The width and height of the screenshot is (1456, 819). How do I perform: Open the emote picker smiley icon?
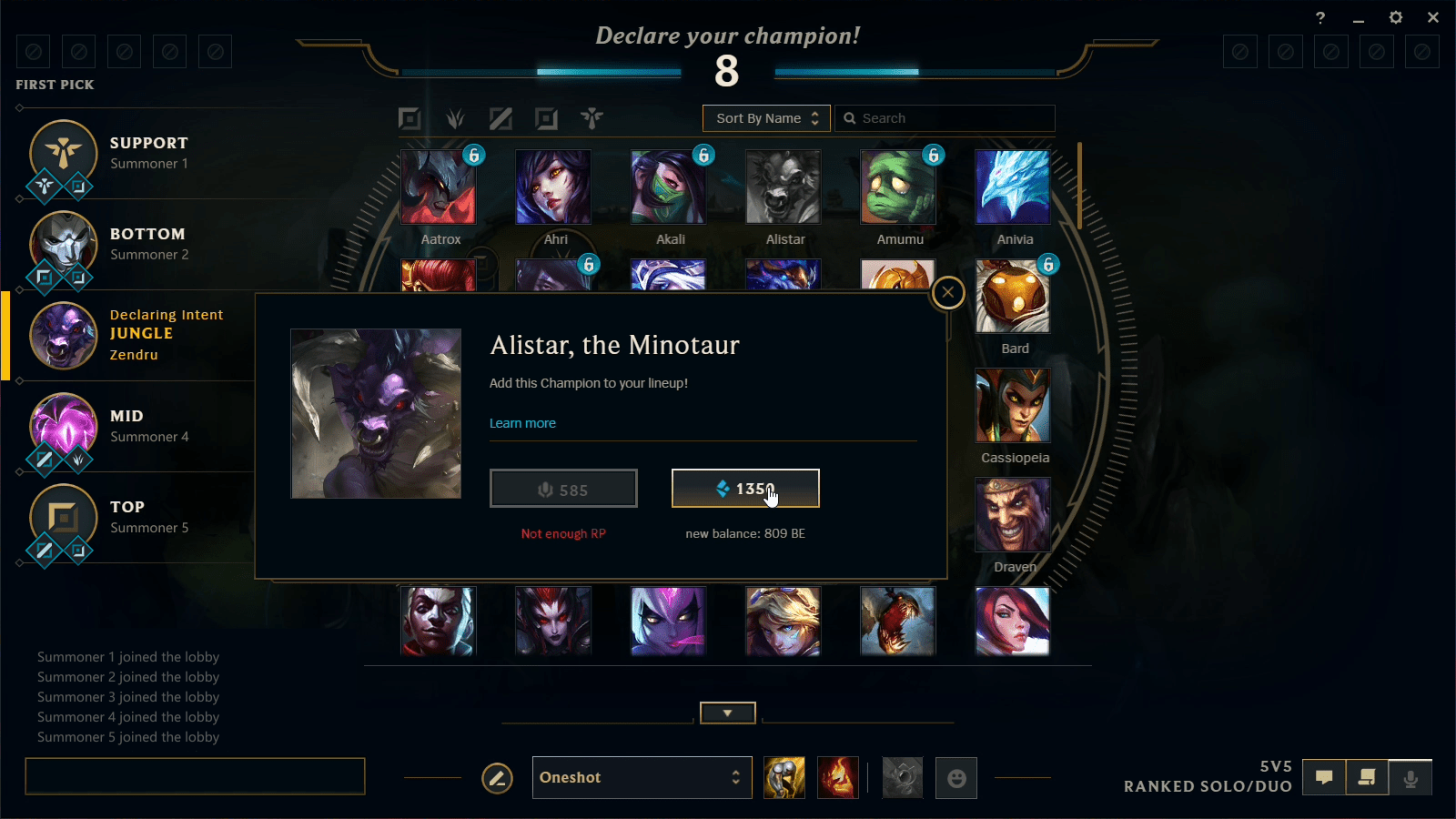(x=955, y=778)
